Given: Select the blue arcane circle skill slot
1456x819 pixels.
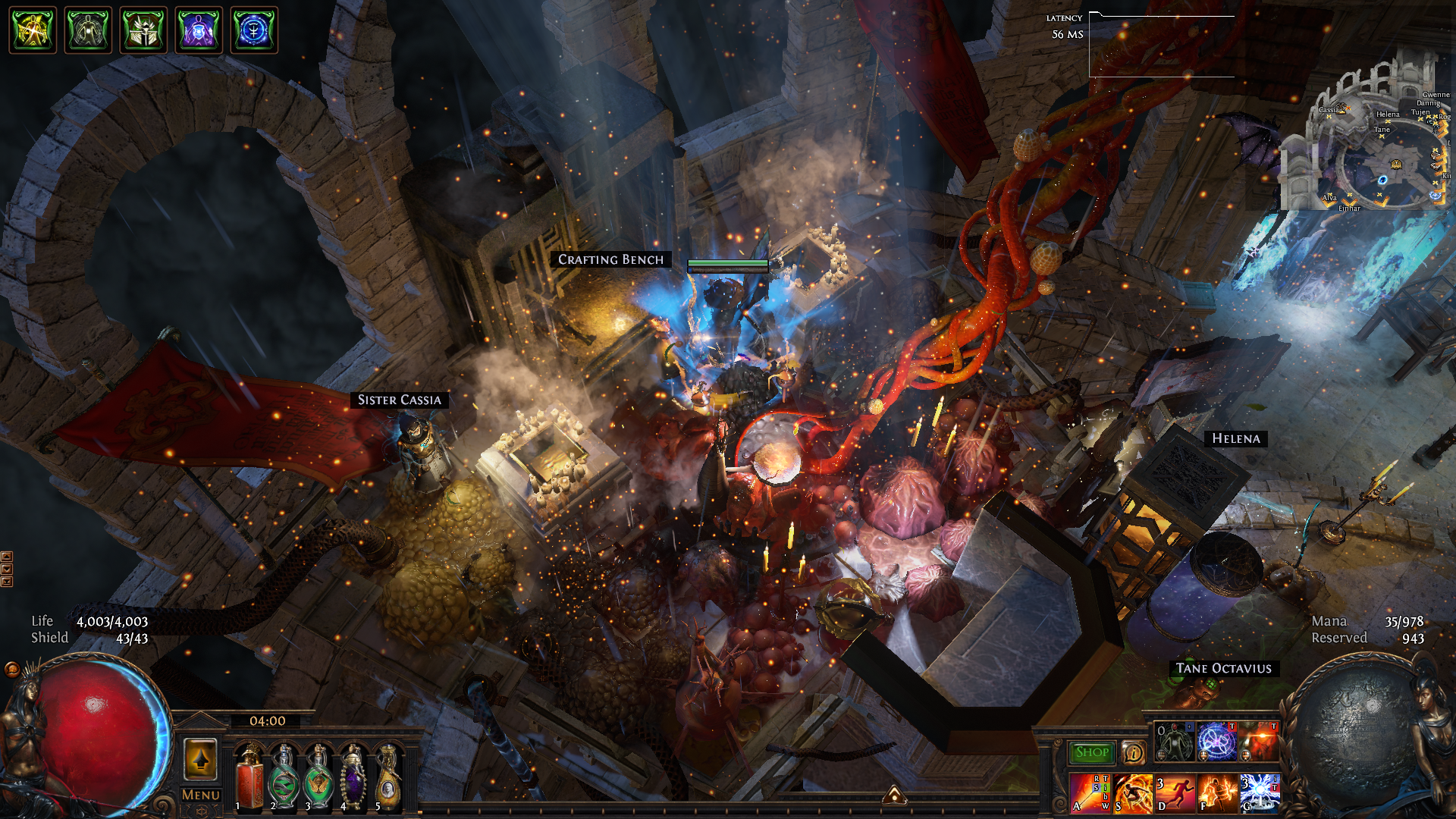Looking at the screenshot, I should [x=1216, y=741].
